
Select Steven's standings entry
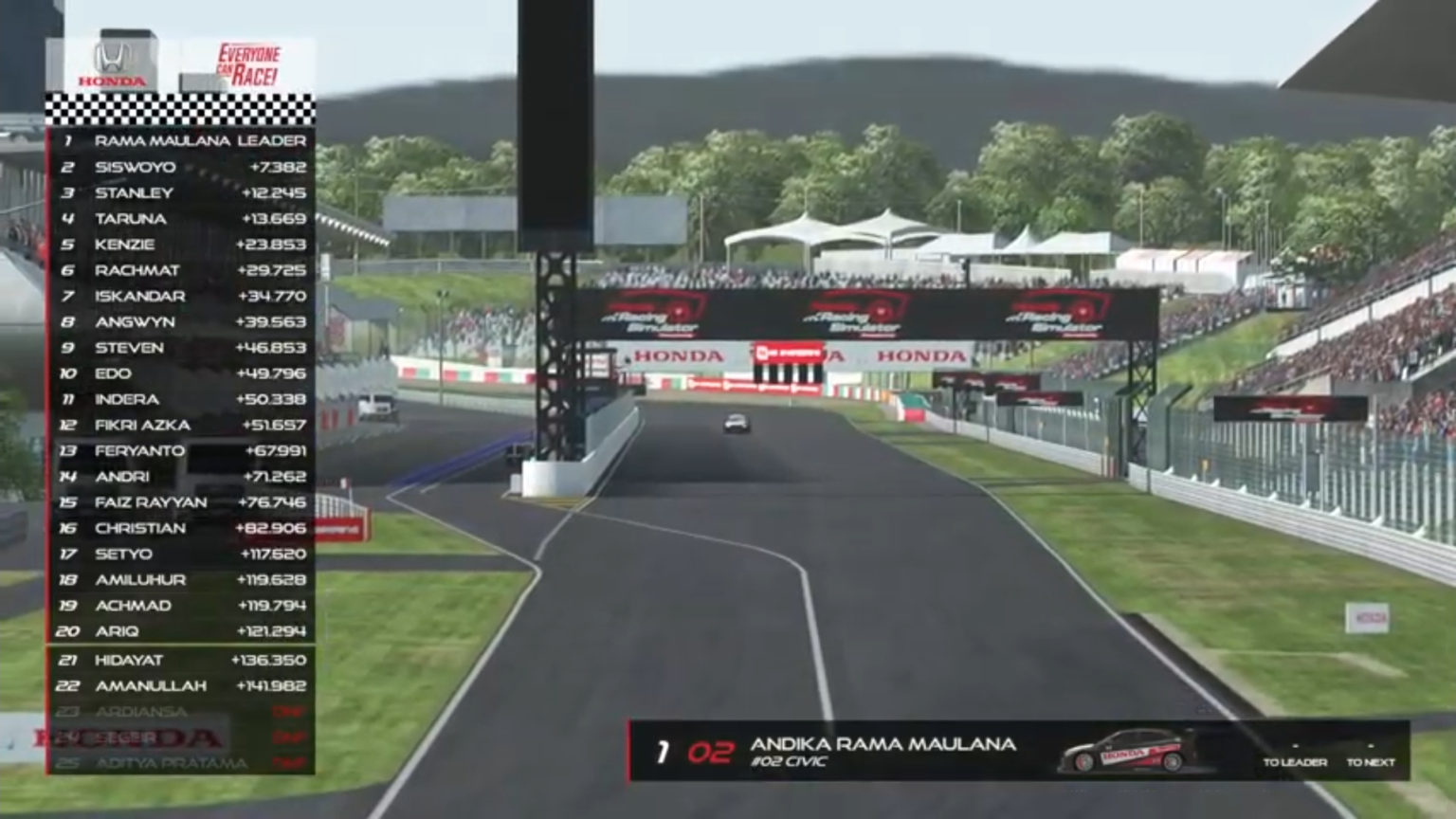pyautogui.click(x=181, y=348)
